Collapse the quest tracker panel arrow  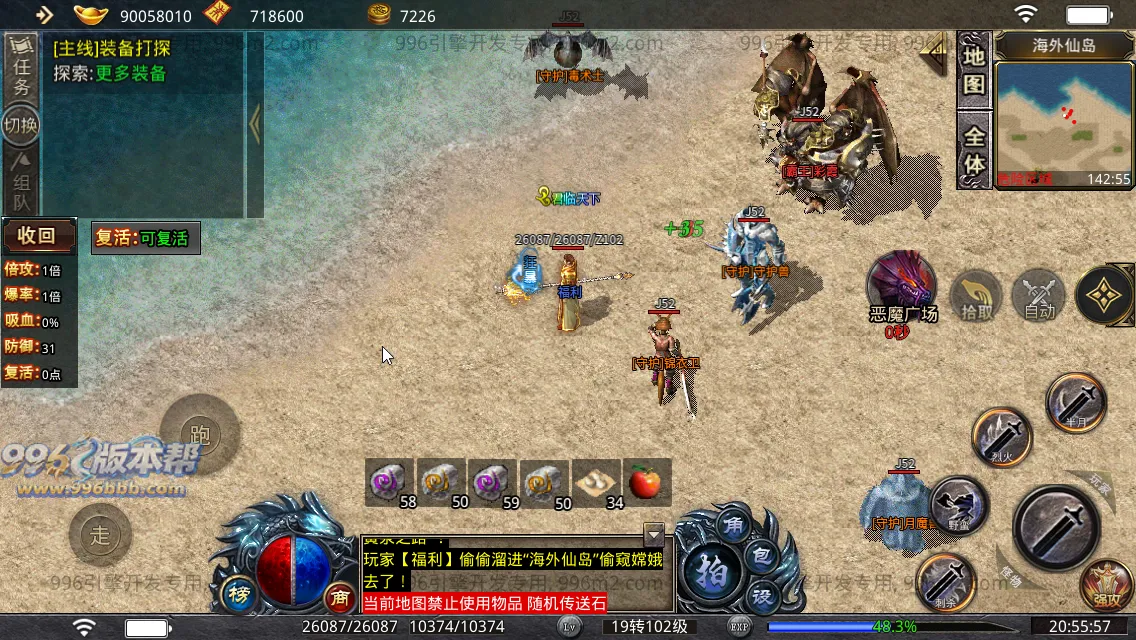click(255, 125)
